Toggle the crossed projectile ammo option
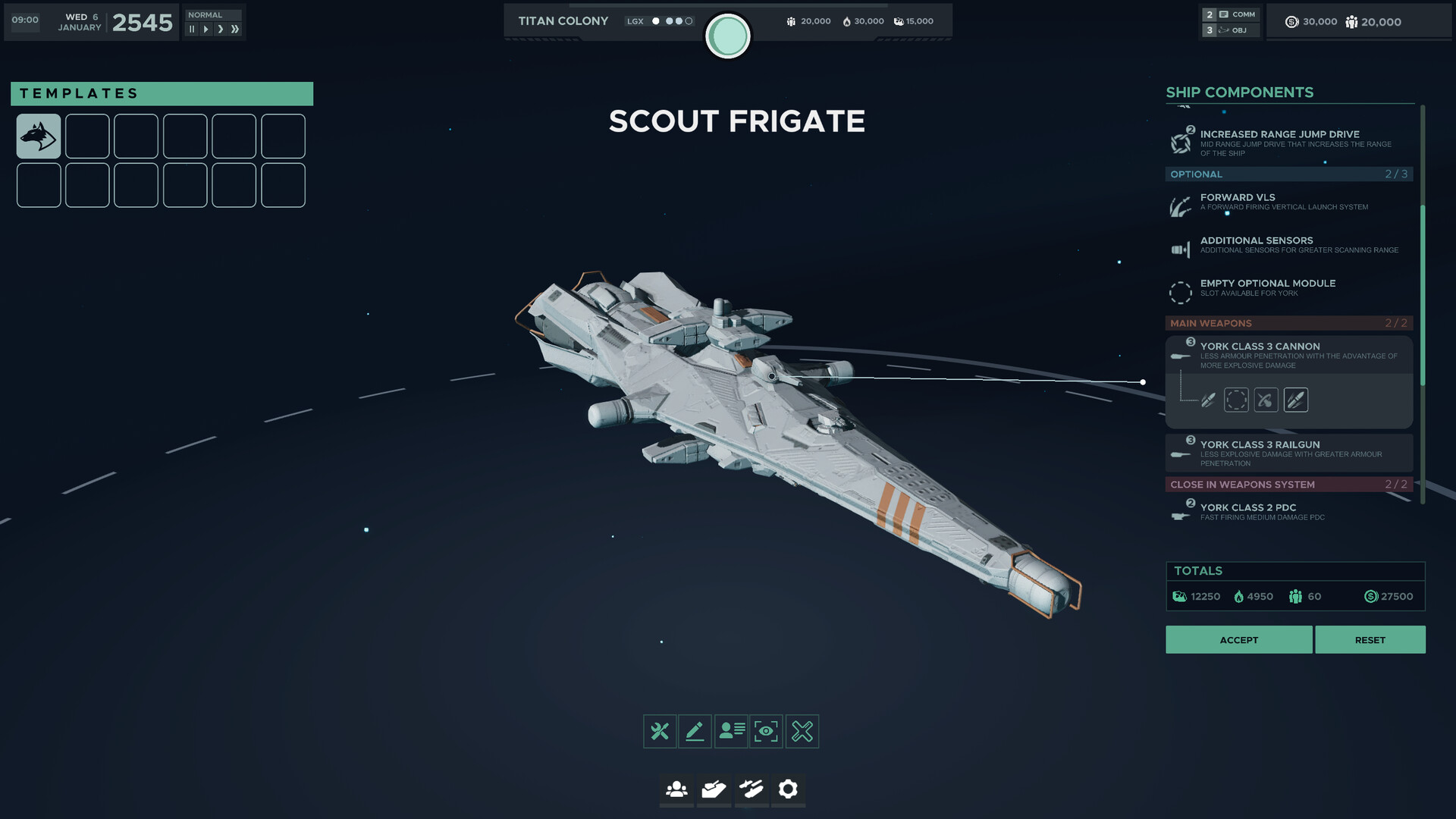This screenshot has height=819, width=1456. [x=1266, y=400]
